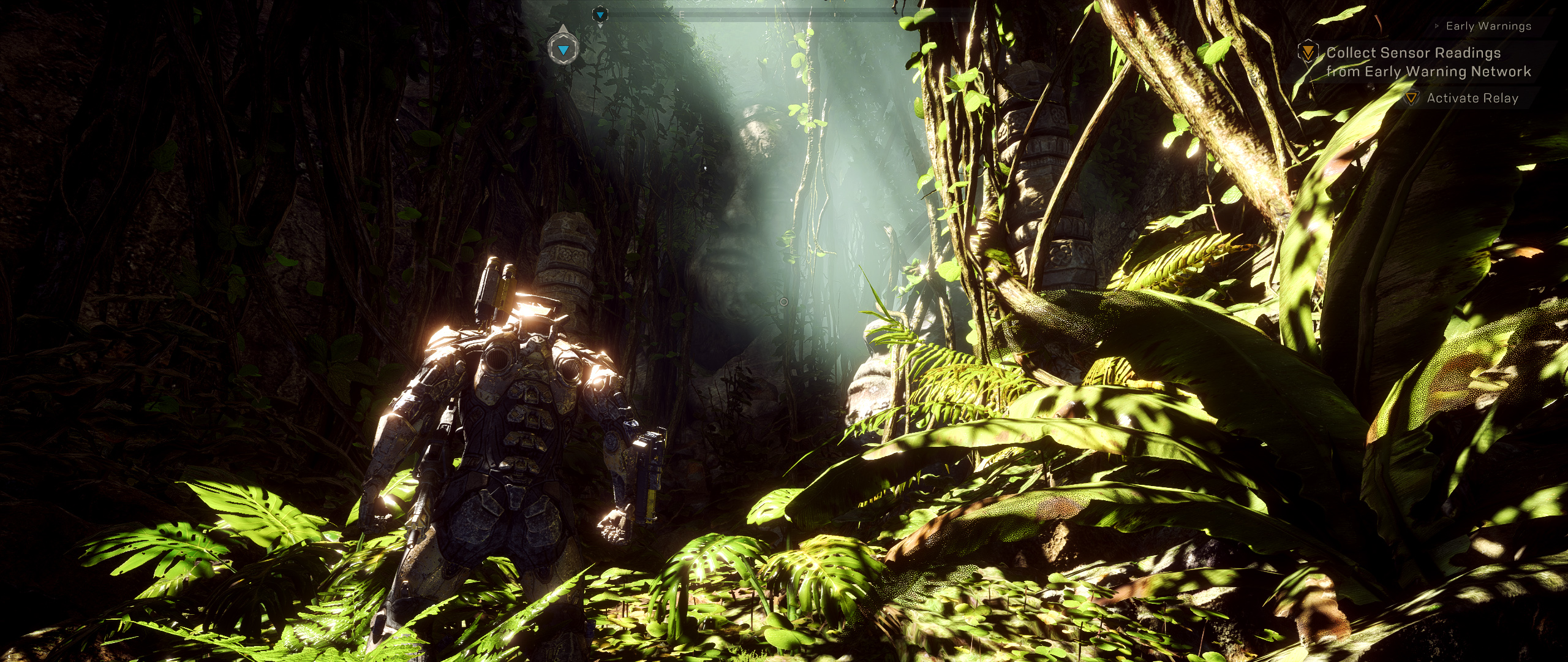Open the Early Warnings mission title
This screenshot has height=662, width=1568.
tap(1488, 26)
